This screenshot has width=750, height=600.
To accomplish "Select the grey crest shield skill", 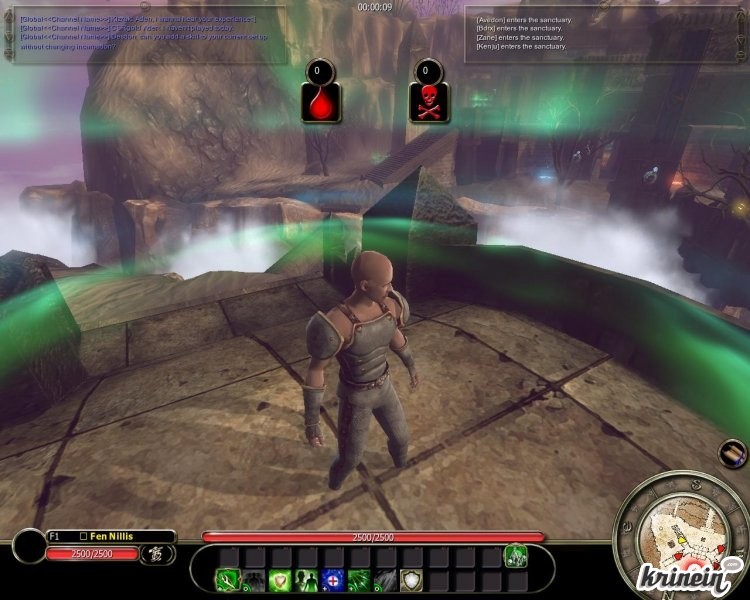I will coord(411,580).
